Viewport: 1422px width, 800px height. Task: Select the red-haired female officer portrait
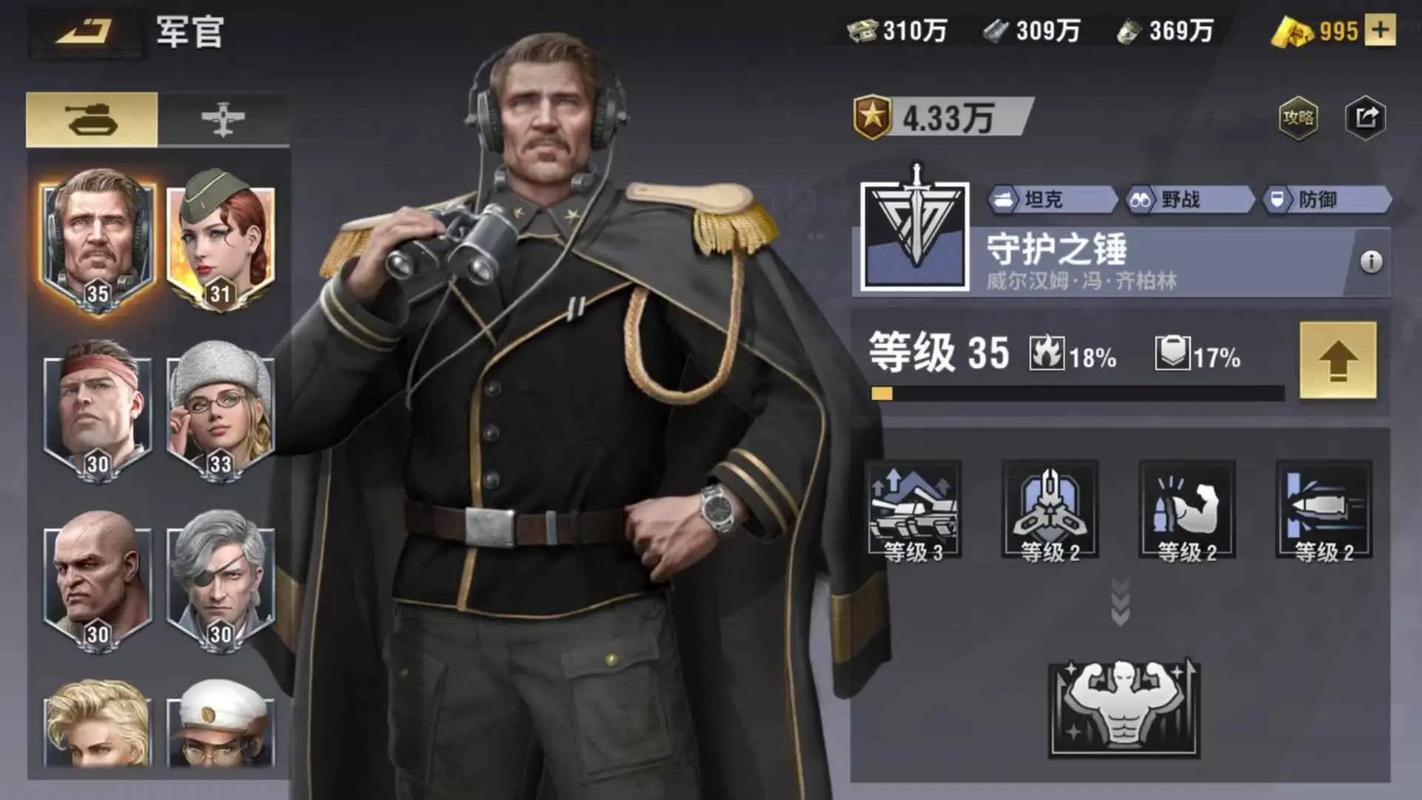pos(220,240)
